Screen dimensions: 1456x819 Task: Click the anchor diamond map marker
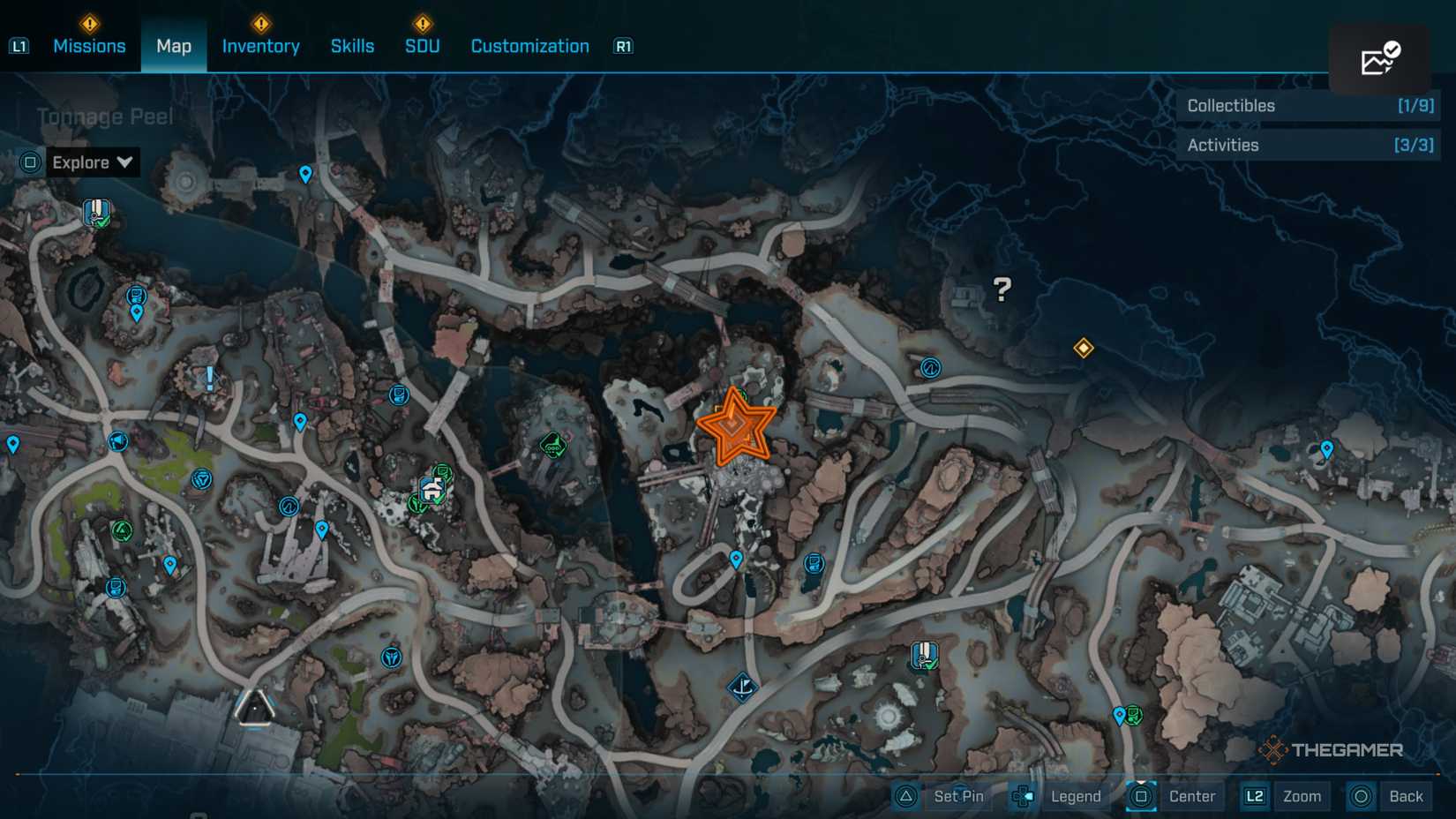742,687
